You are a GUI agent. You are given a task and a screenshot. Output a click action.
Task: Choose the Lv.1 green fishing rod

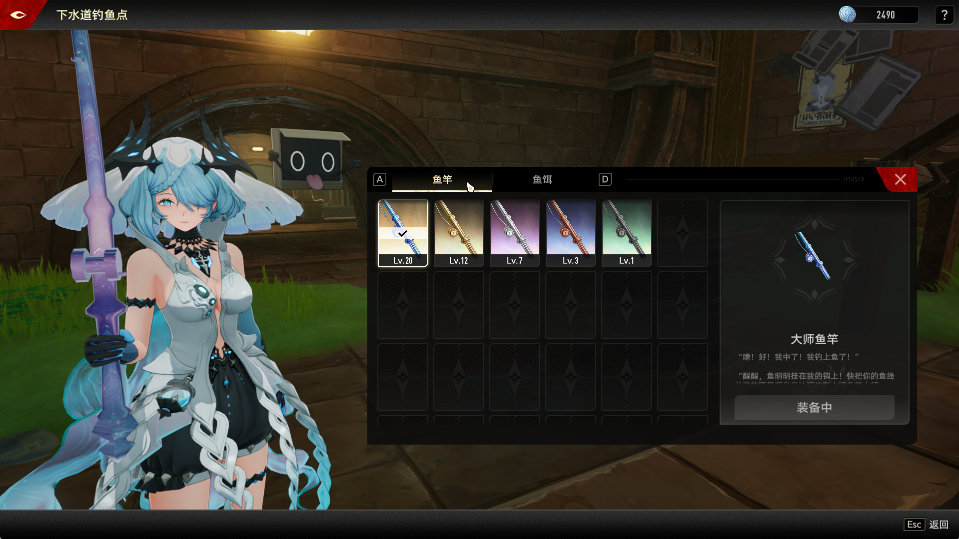[627, 233]
